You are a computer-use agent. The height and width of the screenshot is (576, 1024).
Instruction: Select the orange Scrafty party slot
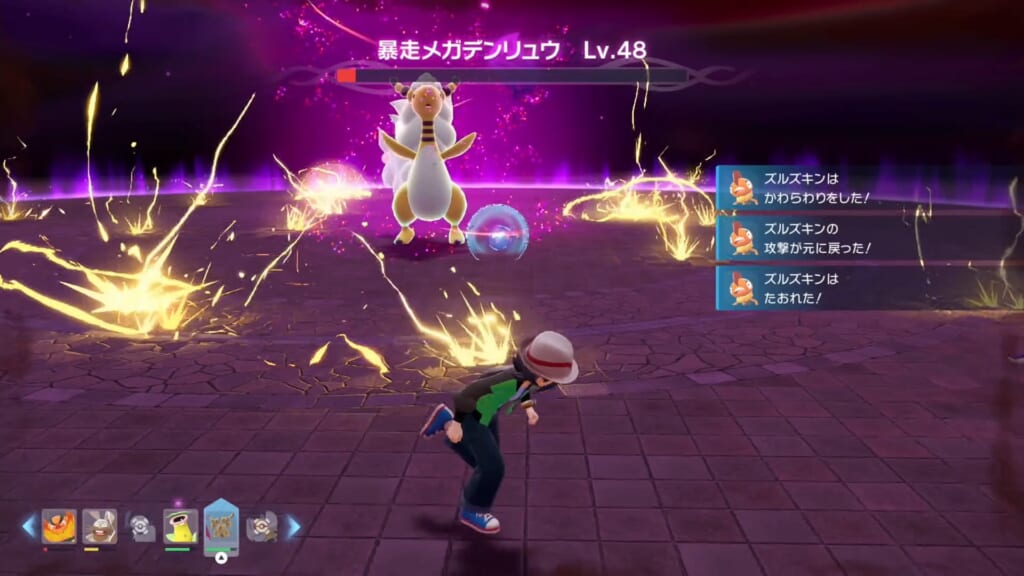point(58,526)
